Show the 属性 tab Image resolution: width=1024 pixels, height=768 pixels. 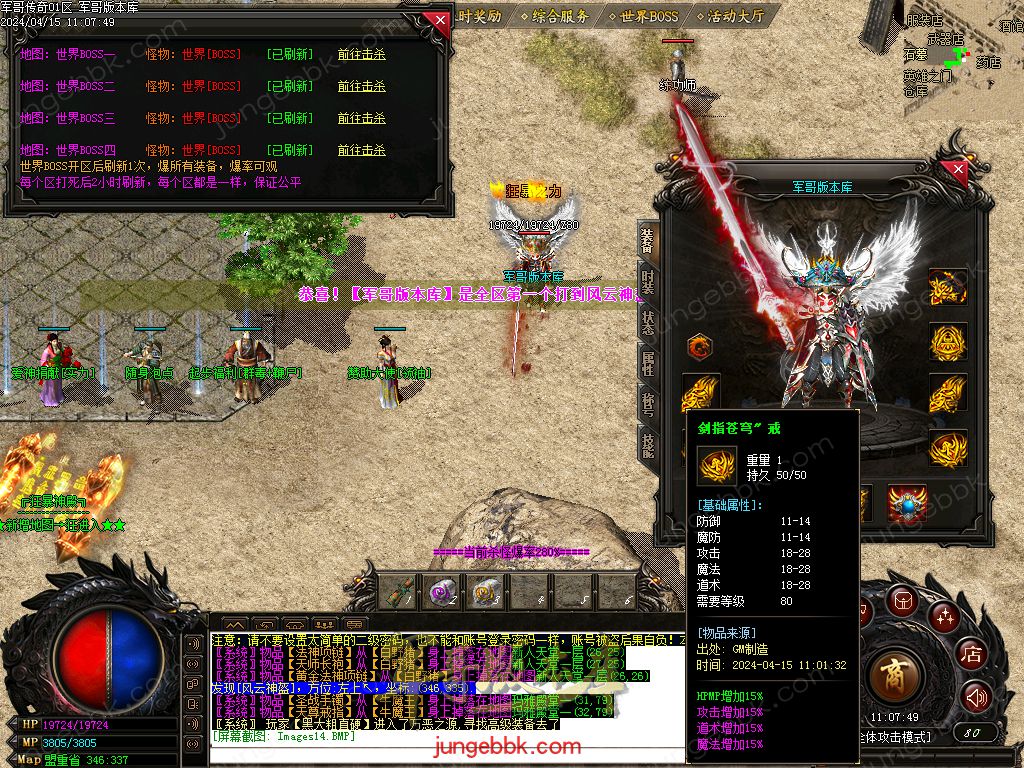(648, 364)
